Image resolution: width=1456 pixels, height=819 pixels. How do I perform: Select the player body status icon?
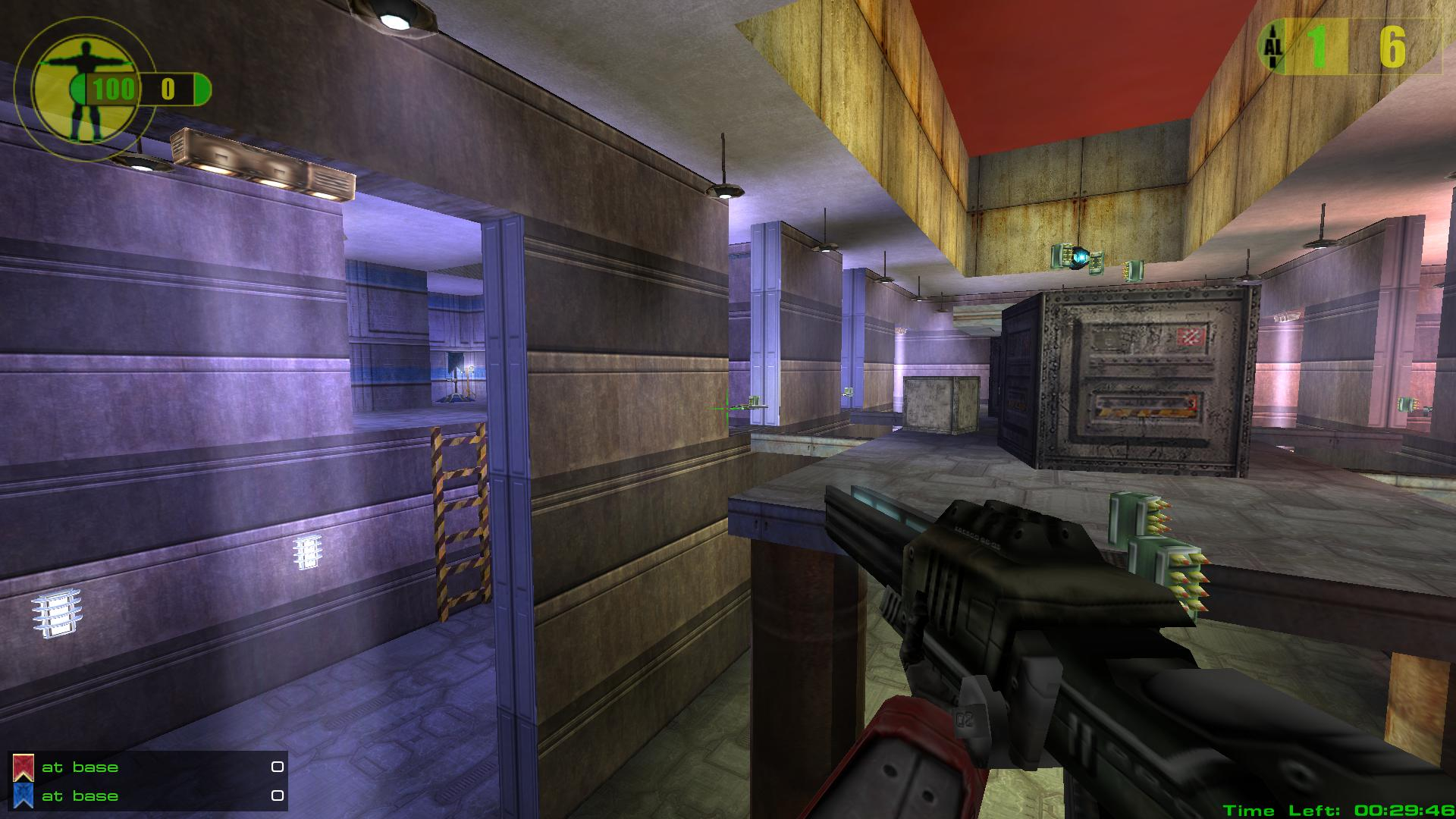click(74, 89)
